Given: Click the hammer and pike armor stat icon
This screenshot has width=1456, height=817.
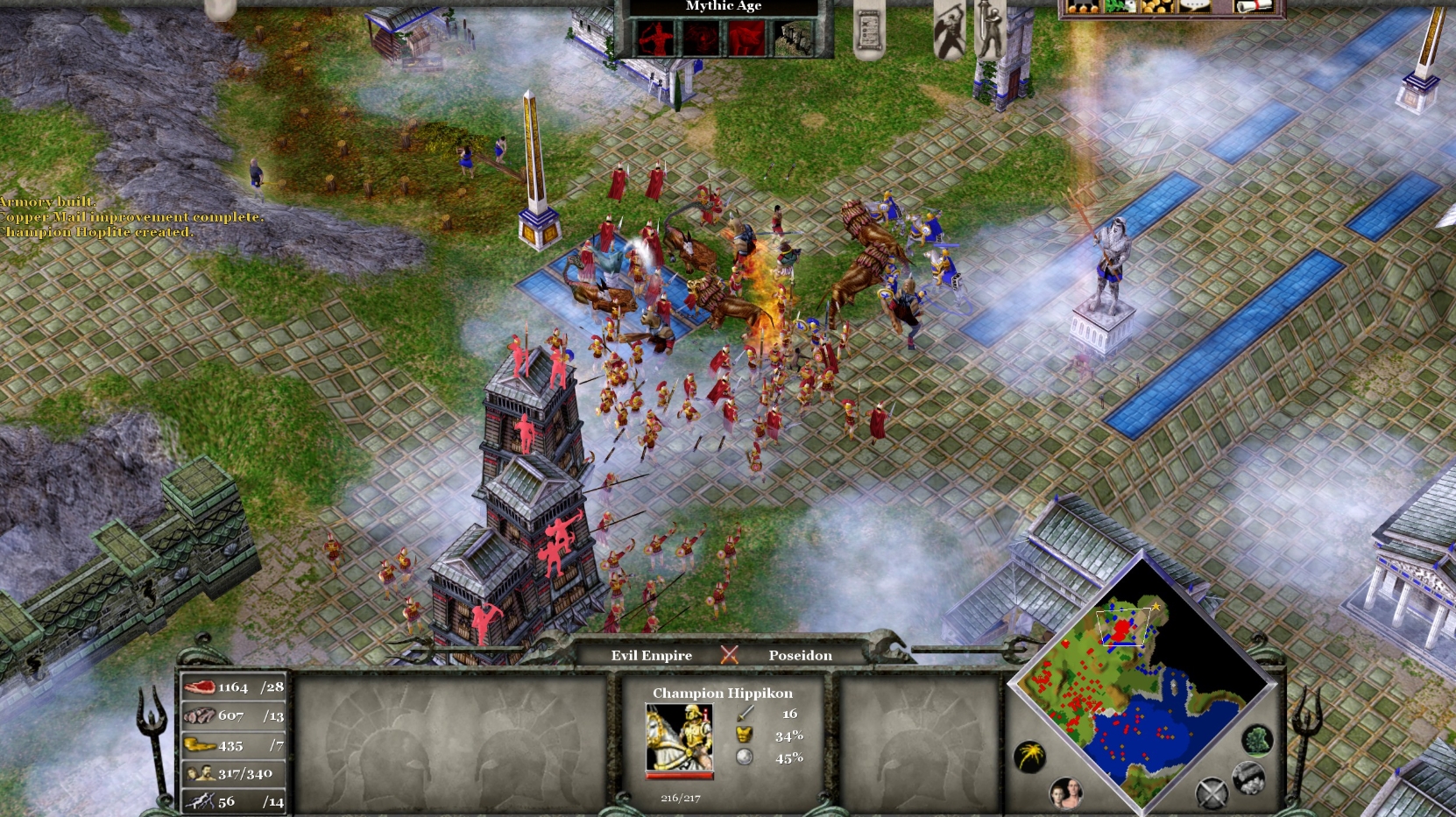Looking at the screenshot, I should 744,736.
